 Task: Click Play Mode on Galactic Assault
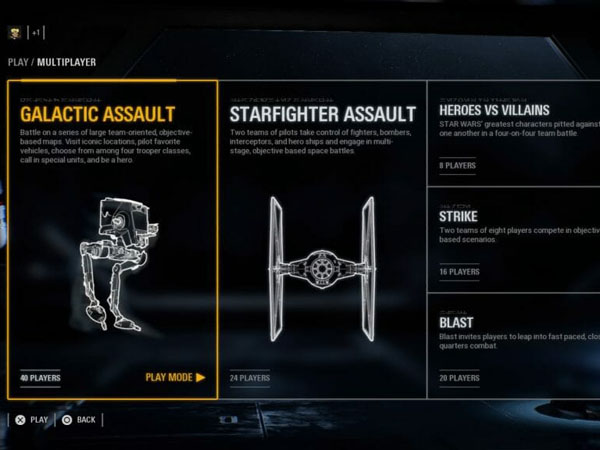[x=175, y=378]
